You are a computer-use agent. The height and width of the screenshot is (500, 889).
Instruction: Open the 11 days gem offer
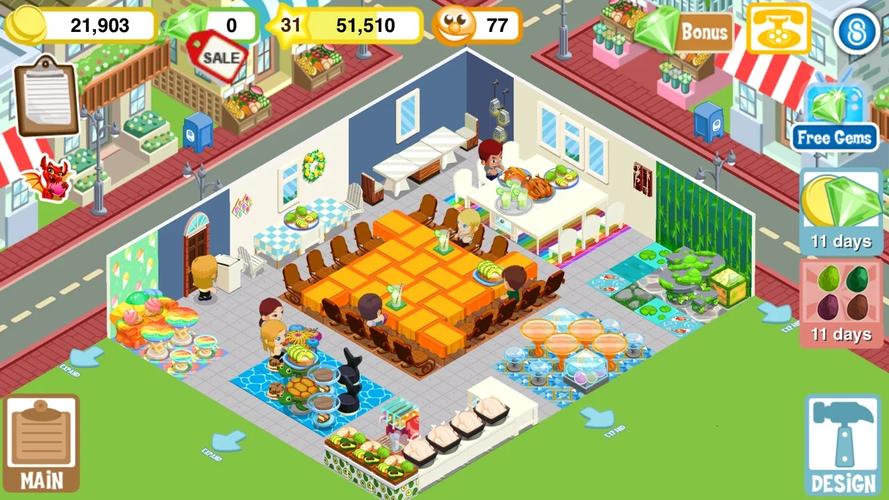(x=840, y=212)
